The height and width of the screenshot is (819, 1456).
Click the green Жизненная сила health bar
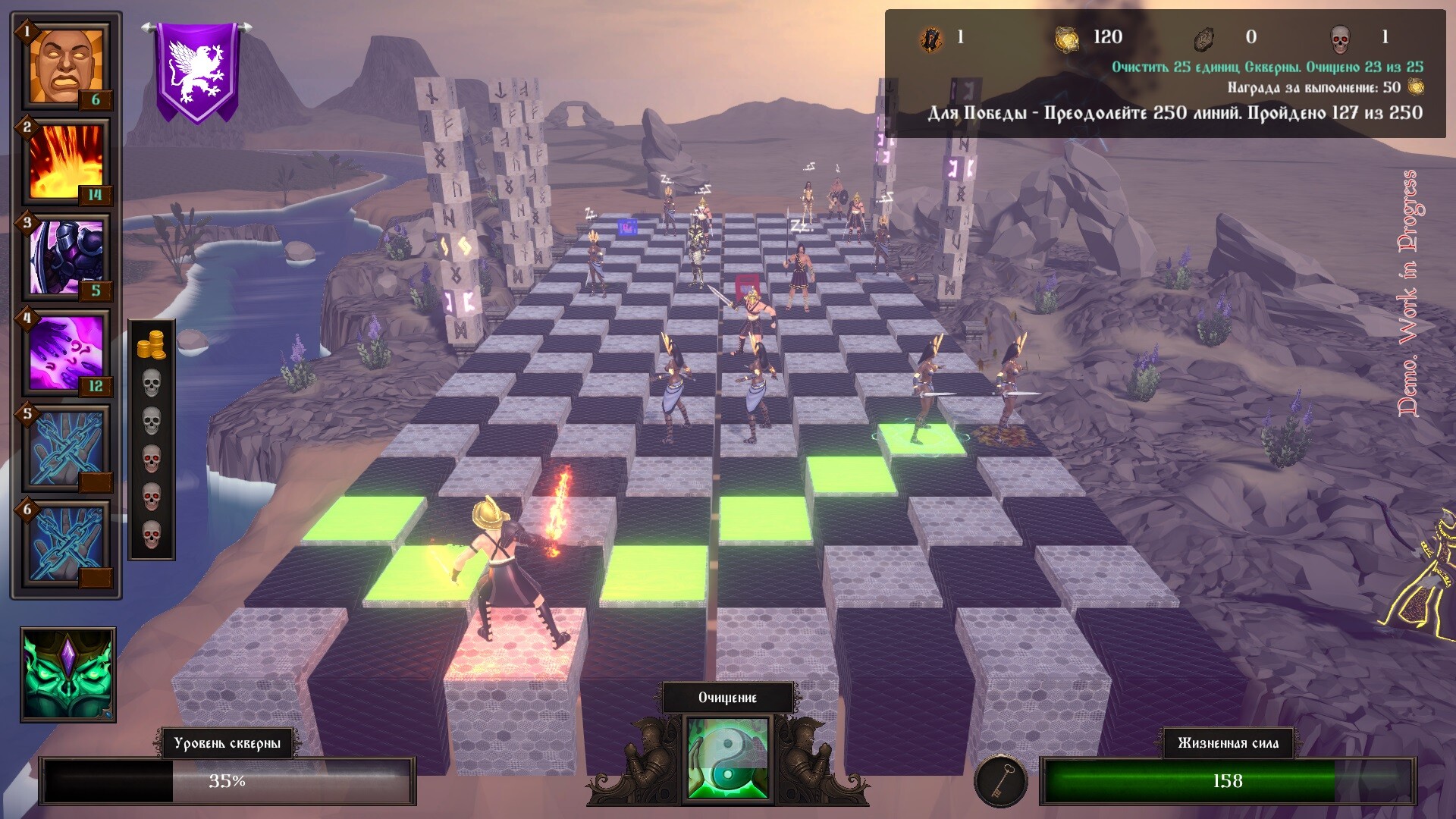click(1228, 778)
